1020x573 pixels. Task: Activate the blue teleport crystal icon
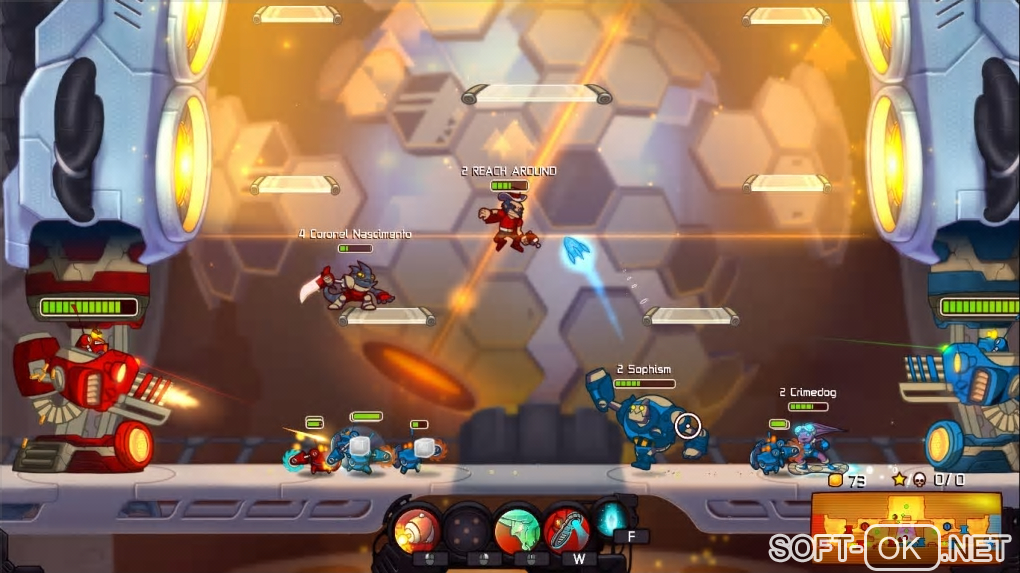tap(611, 519)
